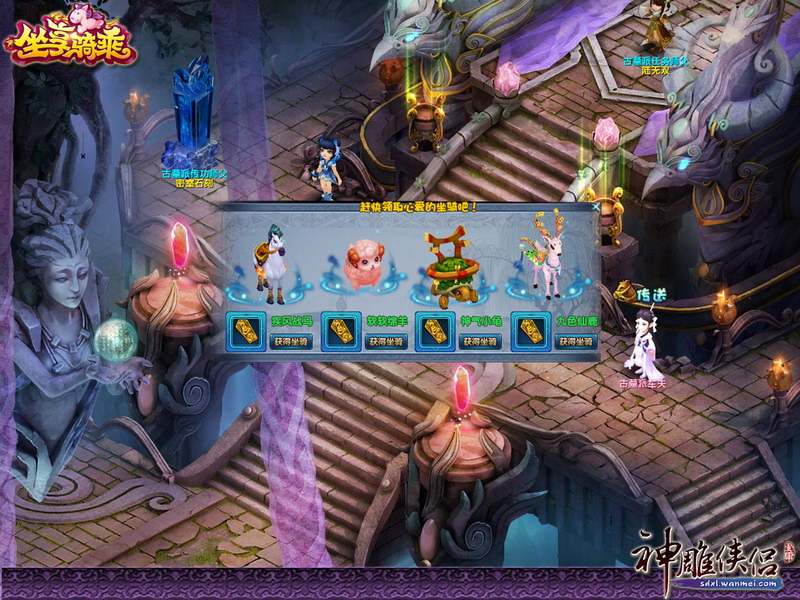The width and height of the screenshot is (800, 600).
Task: Get the 软软绵羊 sheep mount
Action: click(387, 342)
